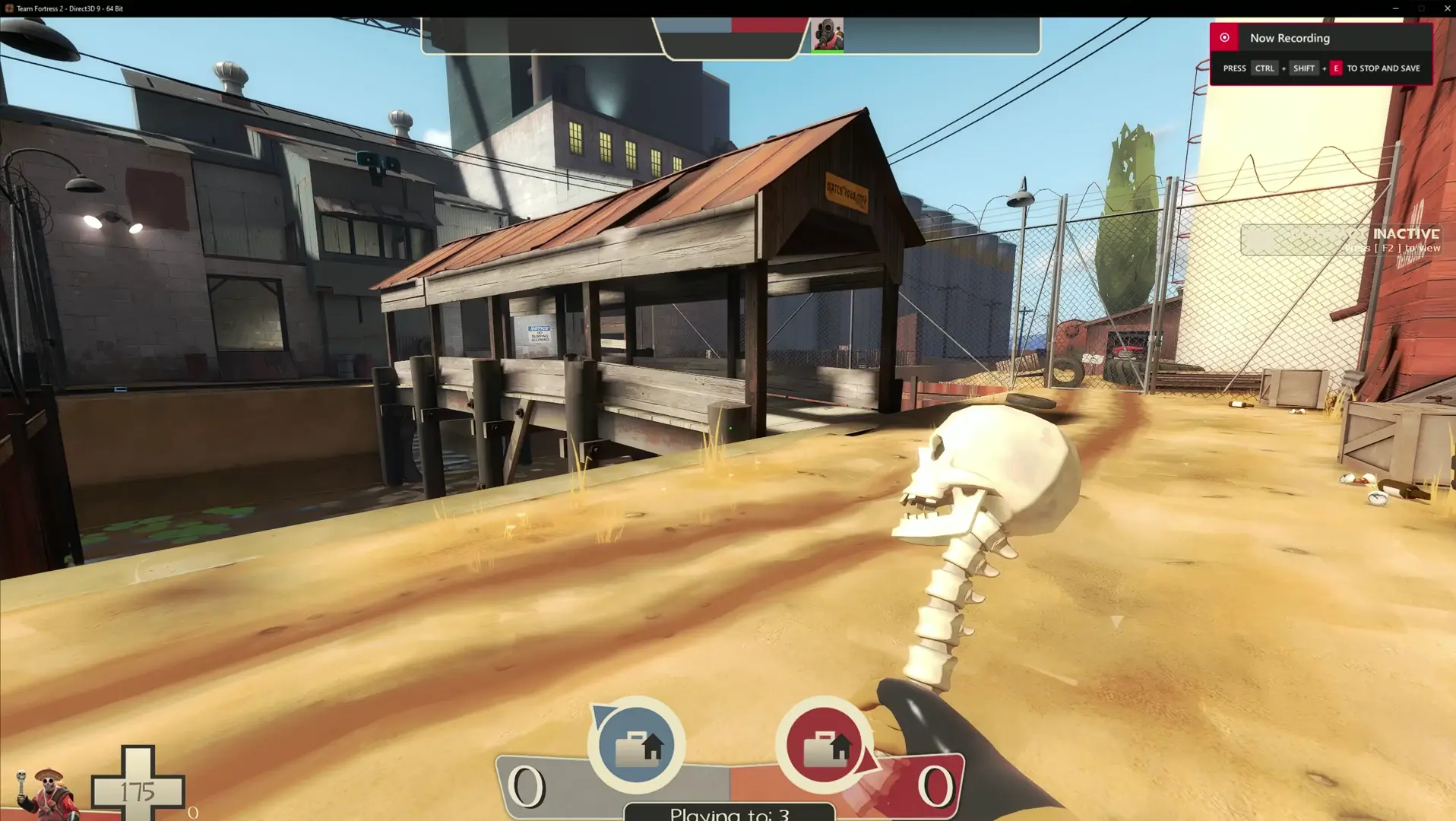Screen dimensions: 1456x821
Task: Click the 'Press [F2] to view' text
Action: (x=1394, y=248)
